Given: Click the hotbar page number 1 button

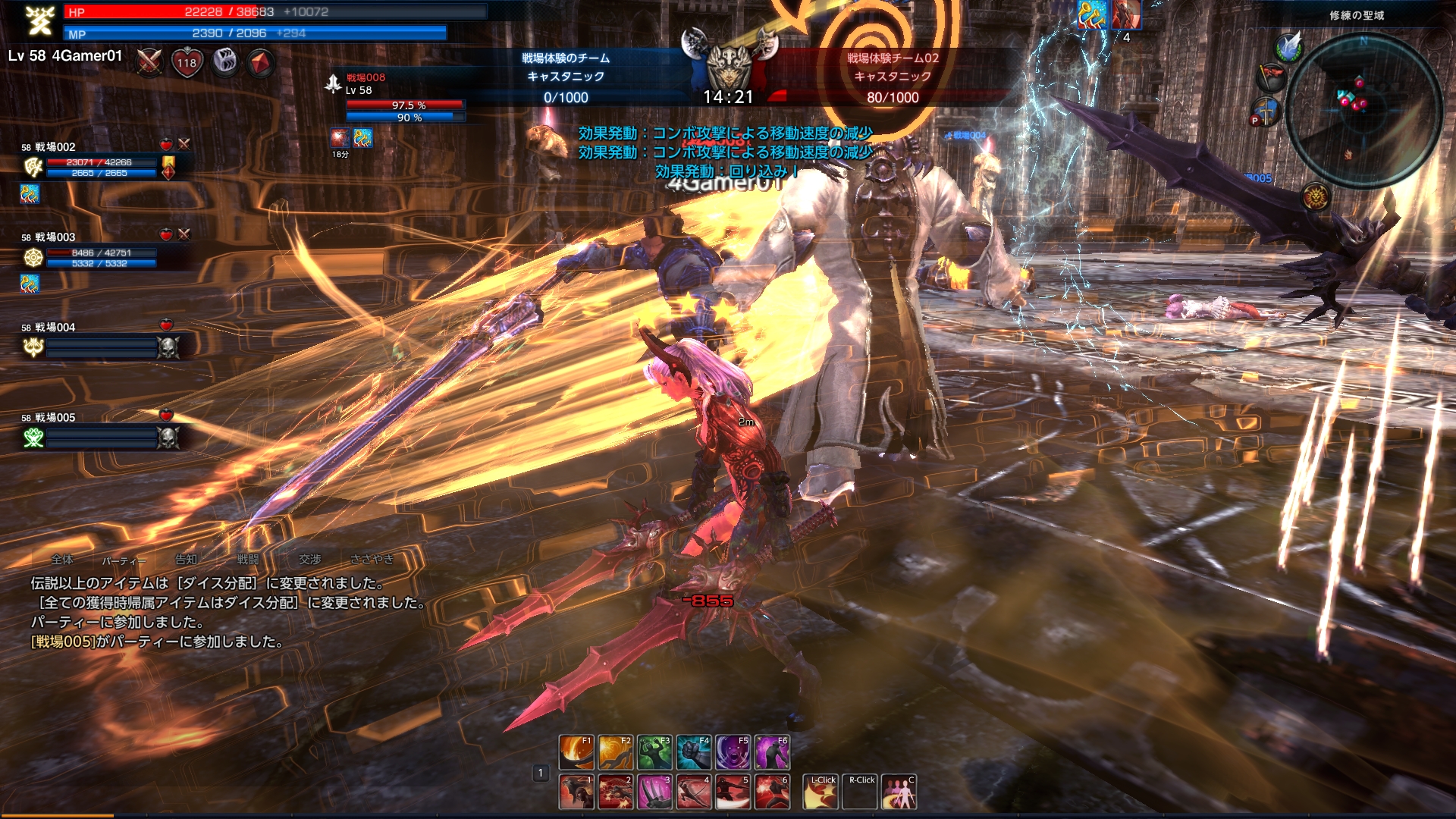Looking at the screenshot, I should click(540, 773).
